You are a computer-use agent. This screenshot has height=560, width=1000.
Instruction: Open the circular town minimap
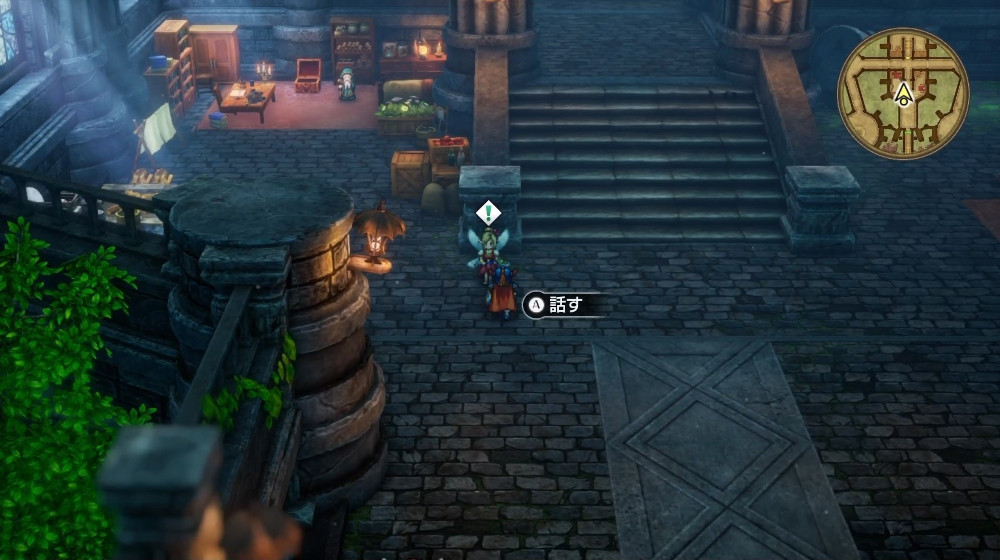coord(903,93)
